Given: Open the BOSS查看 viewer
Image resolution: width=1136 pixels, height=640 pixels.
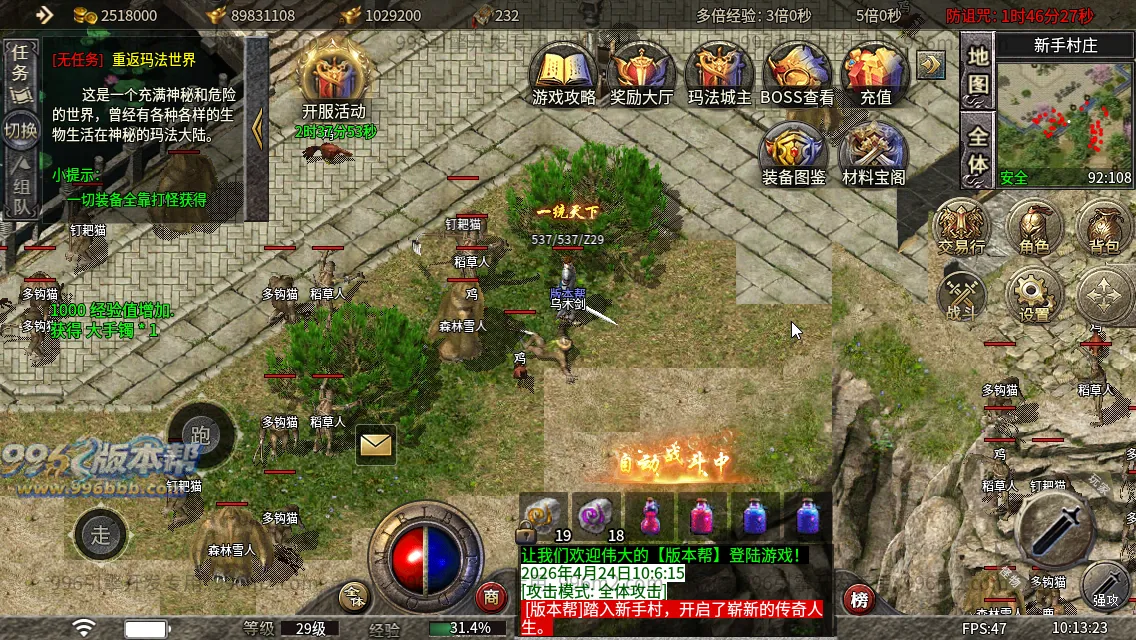Looking at the screenshot, I should click(x=797, y=72).
